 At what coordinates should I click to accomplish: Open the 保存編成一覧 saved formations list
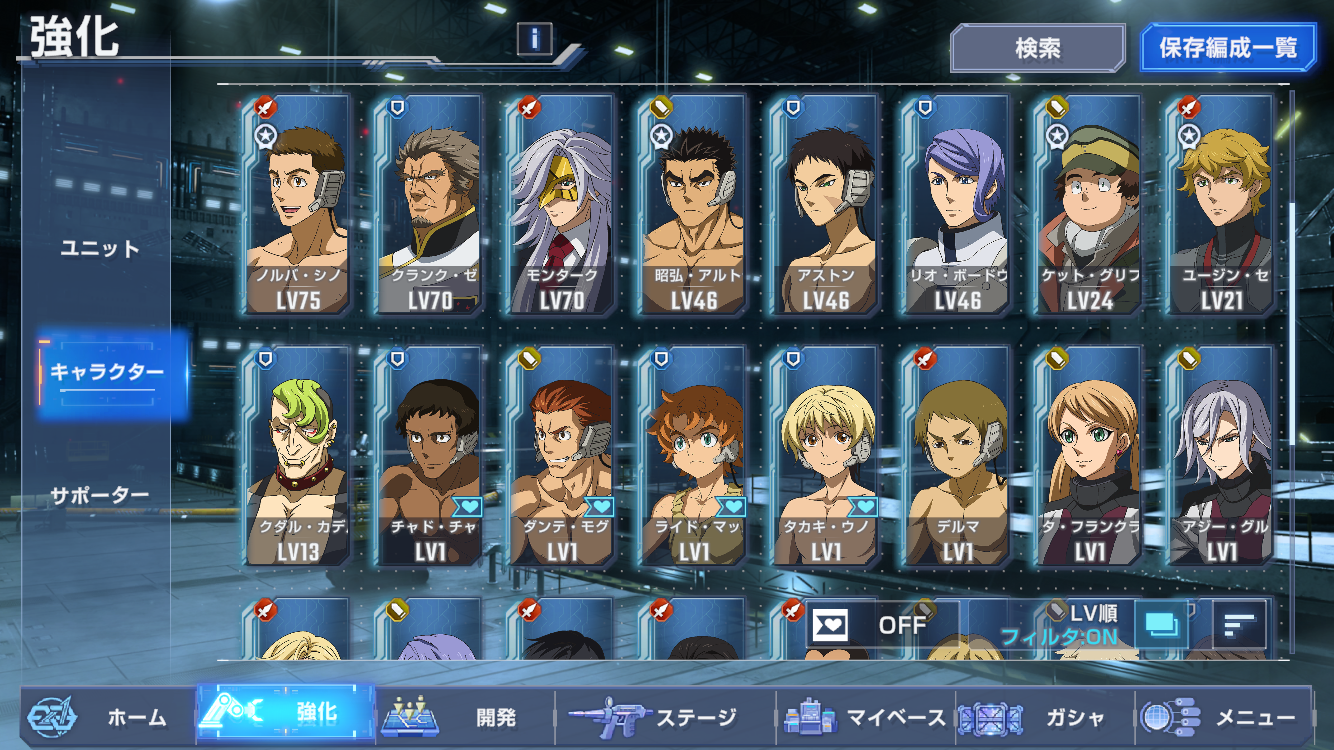(1228, 48)
